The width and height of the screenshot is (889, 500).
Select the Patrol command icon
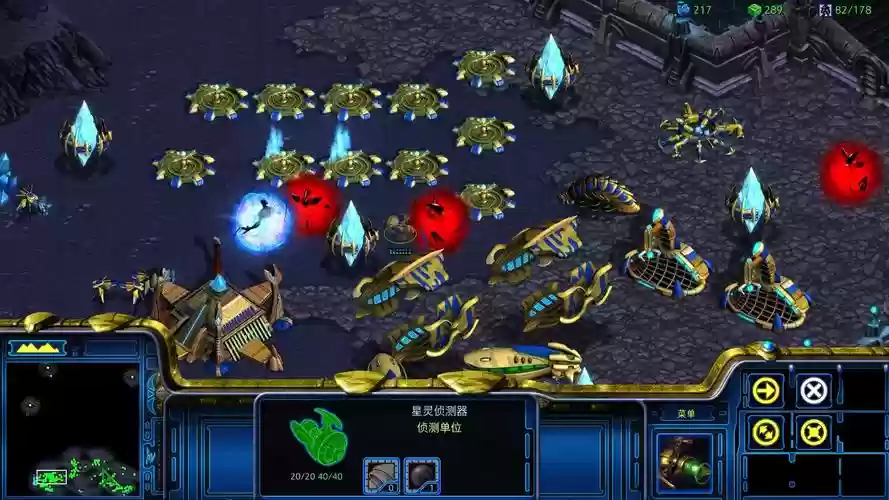click(766, 432)
